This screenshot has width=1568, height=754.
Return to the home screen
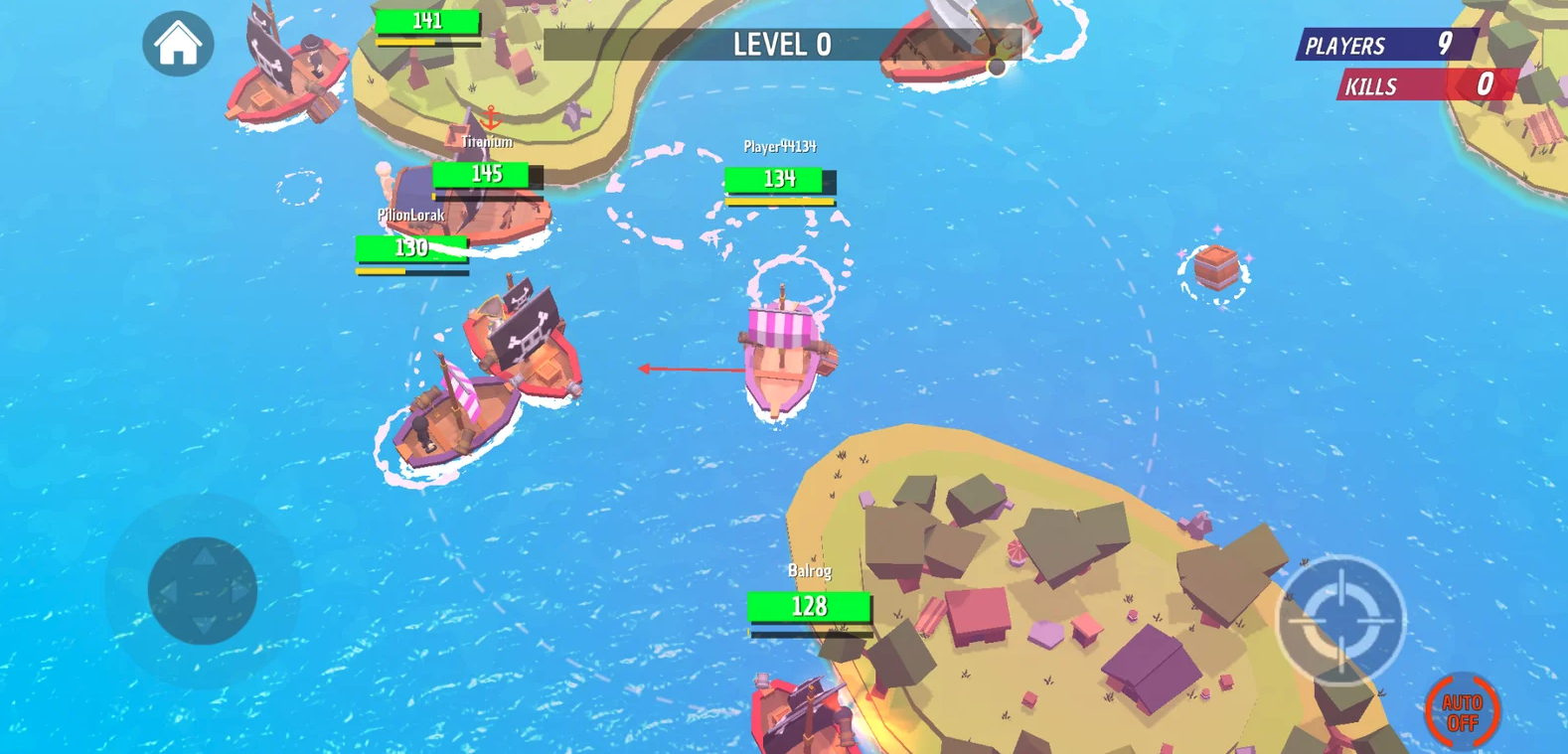pyautogui.click(x=178, y=44)
